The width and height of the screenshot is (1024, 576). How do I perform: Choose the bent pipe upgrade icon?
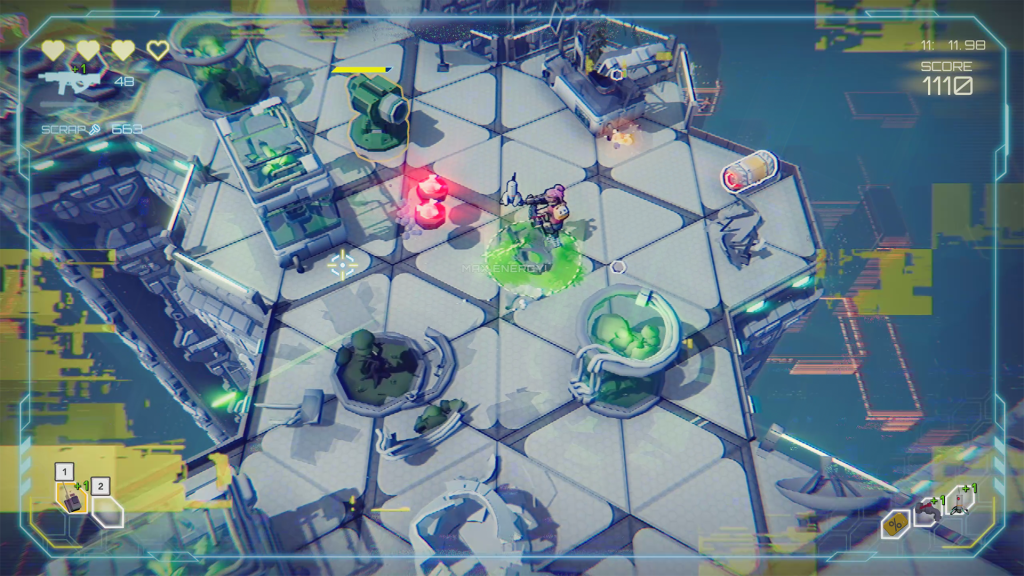click(927, 510)
